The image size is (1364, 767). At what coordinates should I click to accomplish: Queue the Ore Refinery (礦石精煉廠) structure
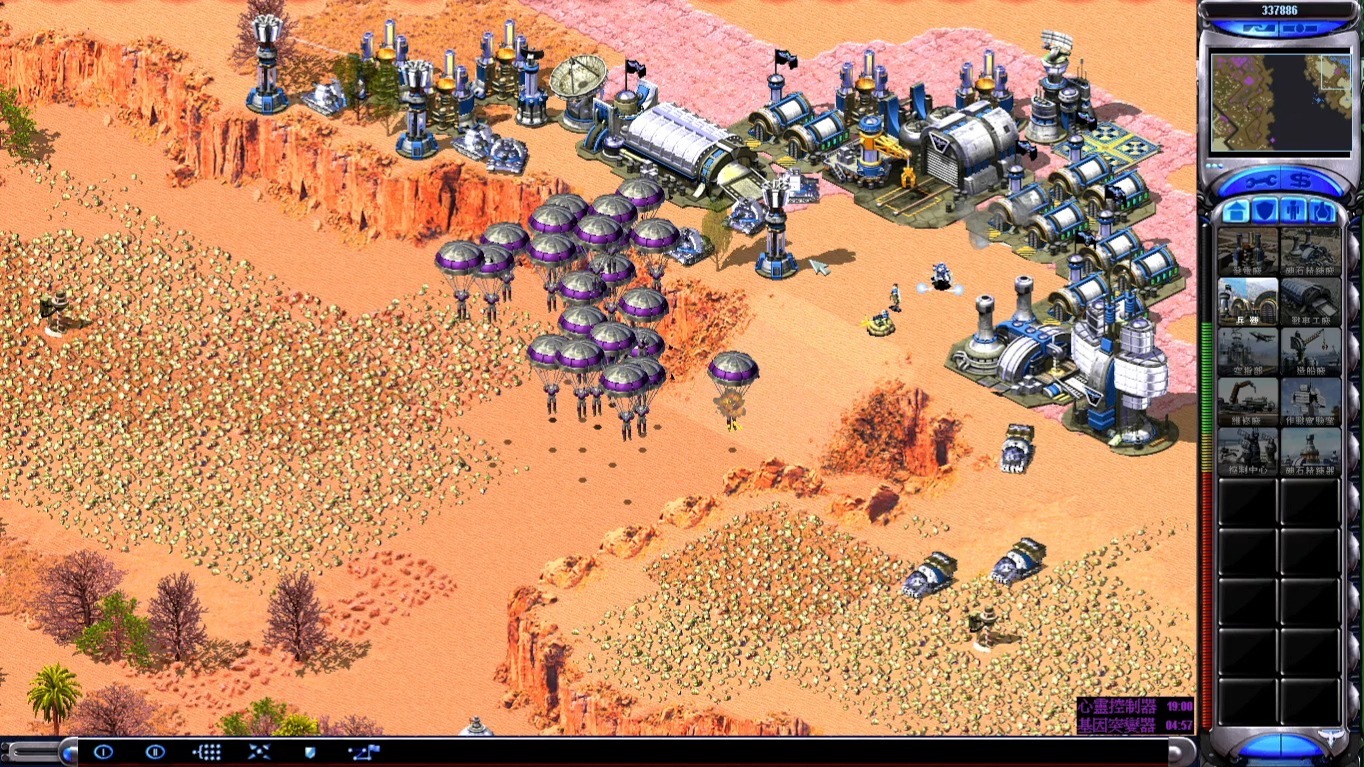[1310, 250]
